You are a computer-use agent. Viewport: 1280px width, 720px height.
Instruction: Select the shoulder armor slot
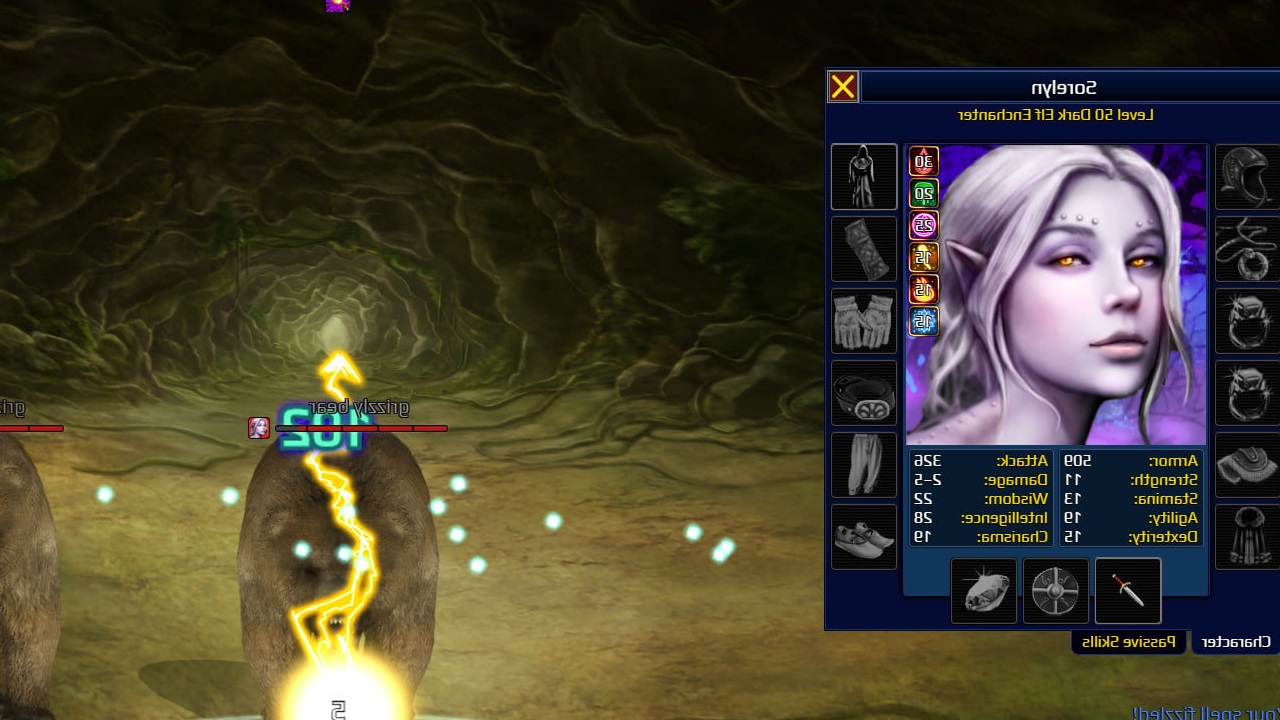click(1246, 465)
